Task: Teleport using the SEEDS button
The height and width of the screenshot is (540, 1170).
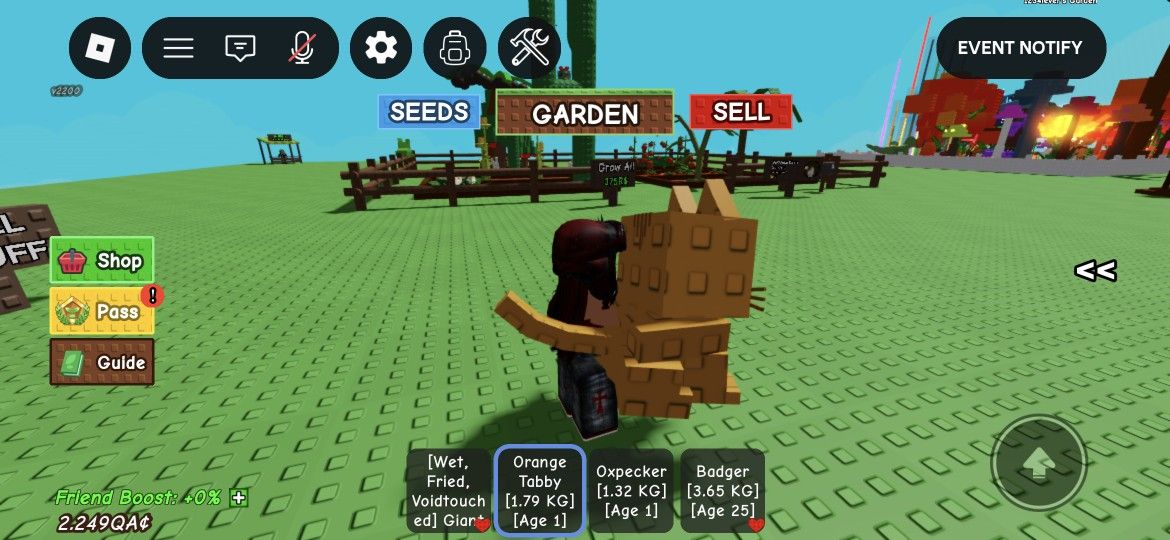Action: point(429,112)
